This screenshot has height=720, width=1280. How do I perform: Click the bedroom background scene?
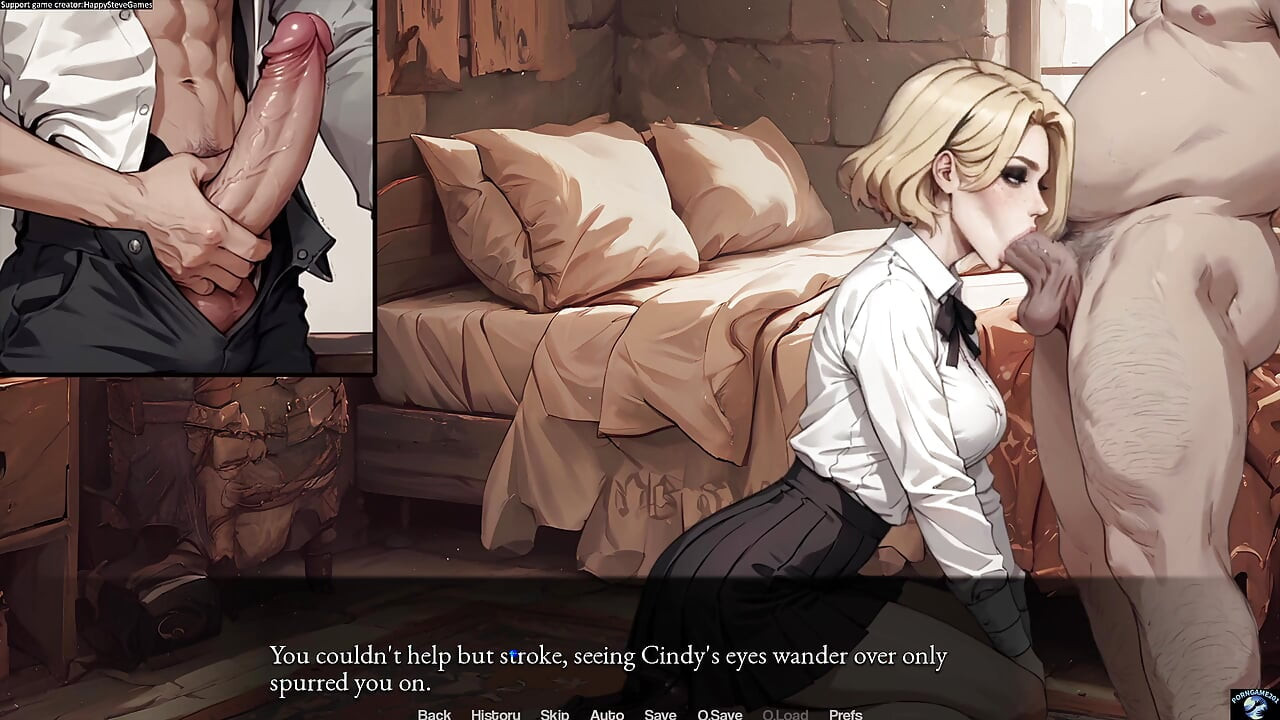[x=600, y=300]
